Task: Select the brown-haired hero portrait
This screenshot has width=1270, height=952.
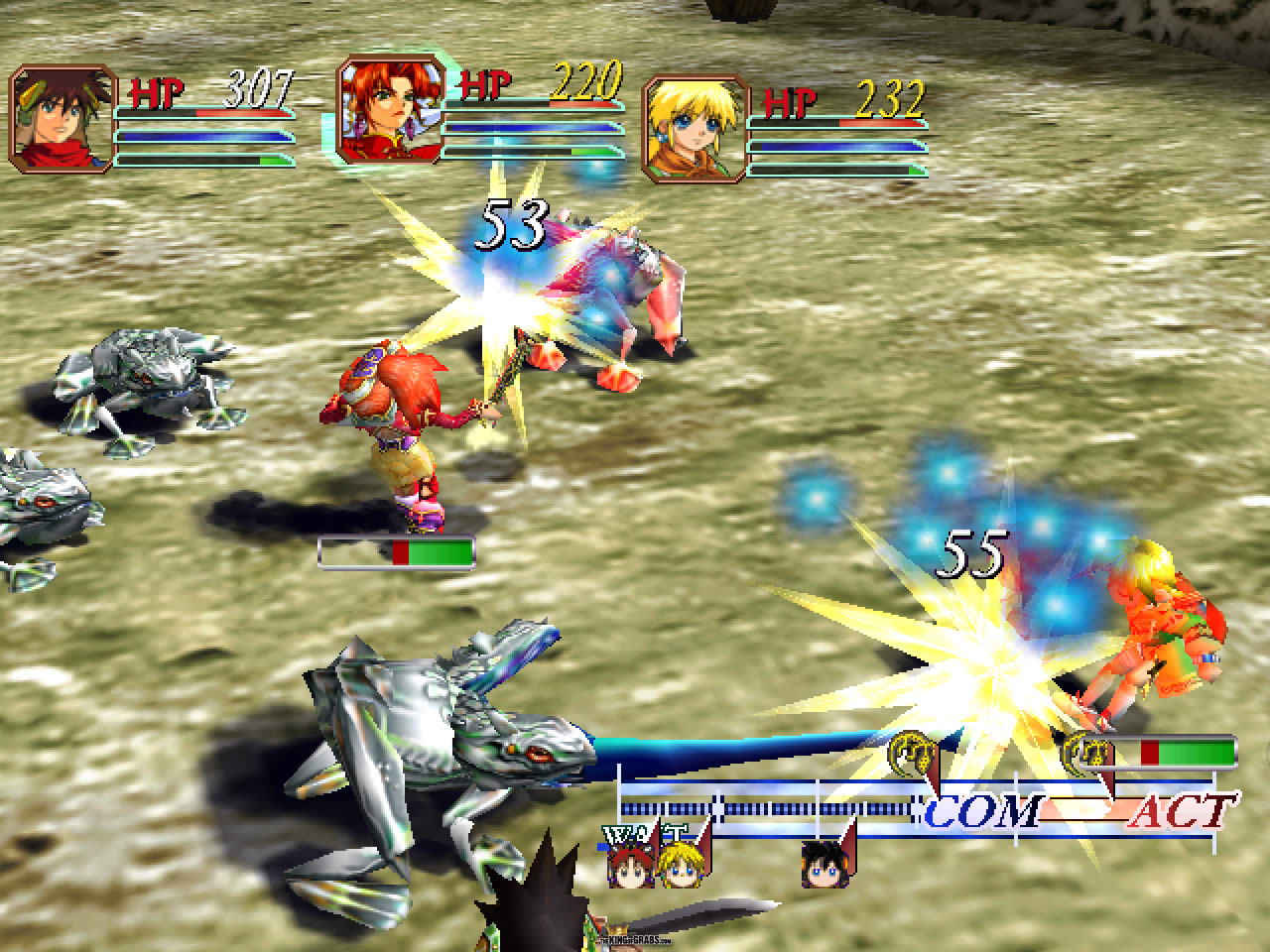Action: coord(62,120)
